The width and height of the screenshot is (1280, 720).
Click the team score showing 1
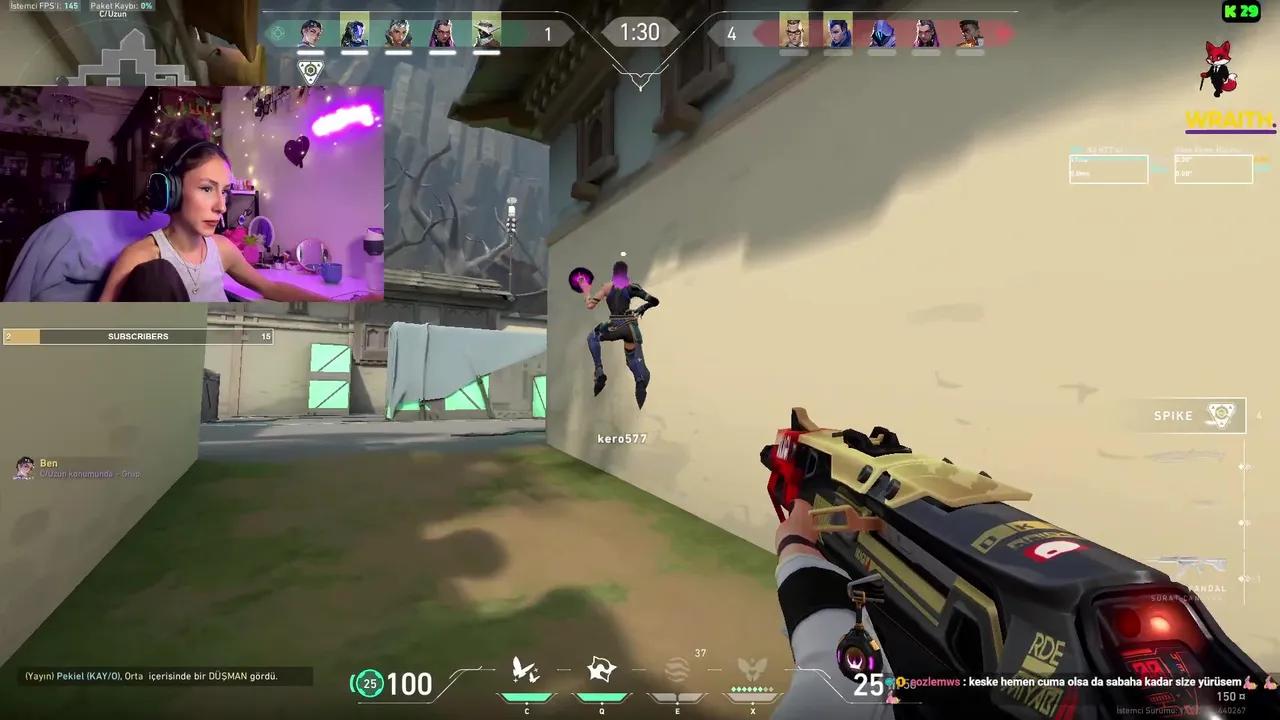[x=548, y=33]
